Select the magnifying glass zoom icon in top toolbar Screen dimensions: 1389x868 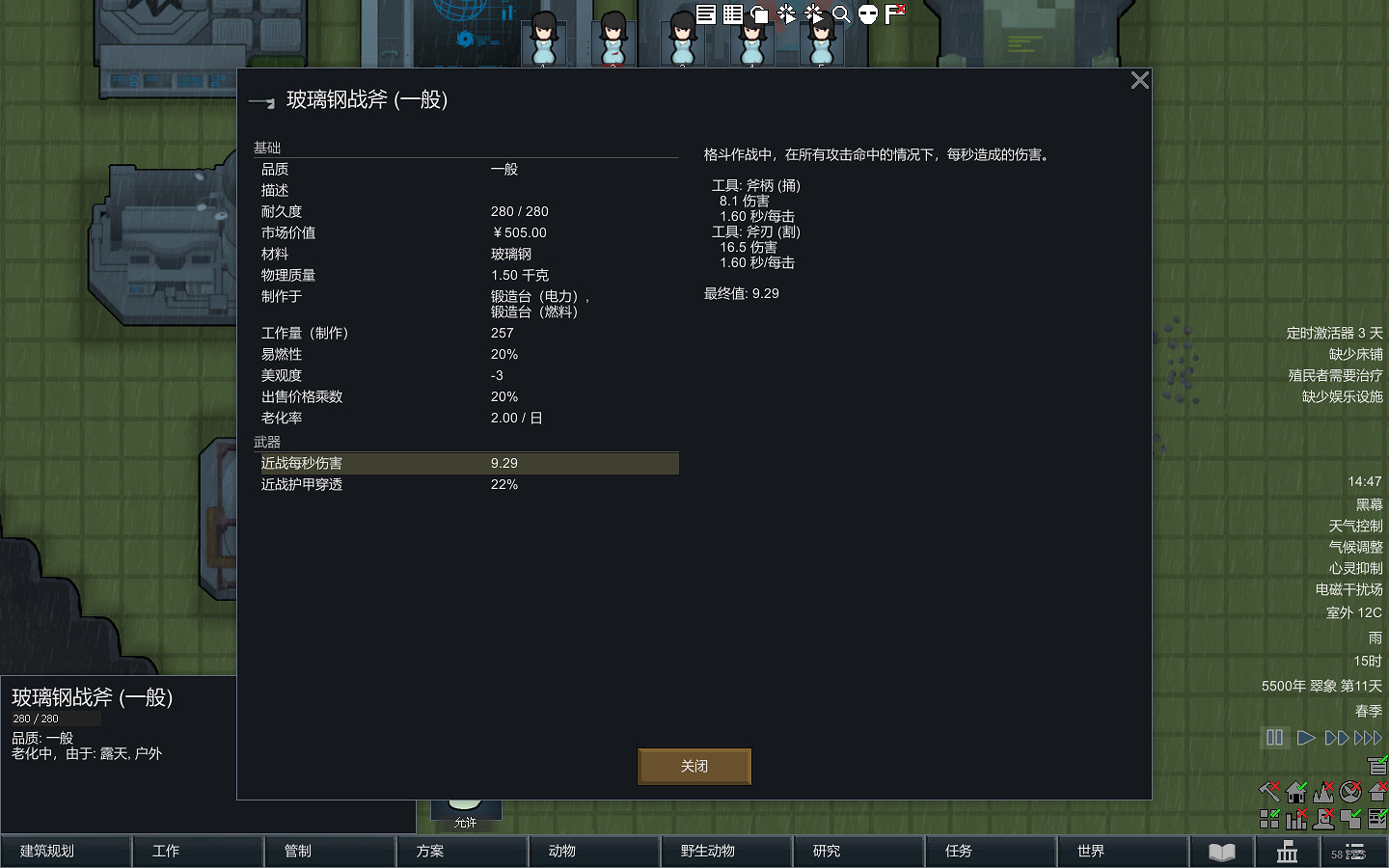[840, 14]
